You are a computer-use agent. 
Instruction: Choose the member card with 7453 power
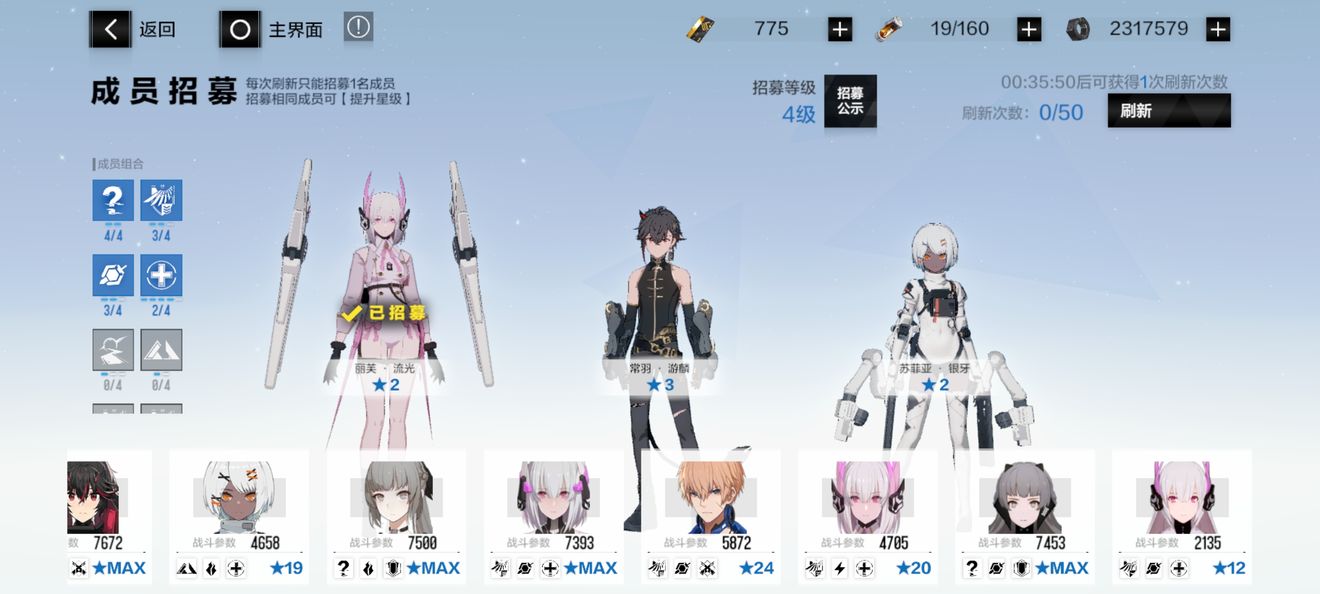[x=1024, y=515]
